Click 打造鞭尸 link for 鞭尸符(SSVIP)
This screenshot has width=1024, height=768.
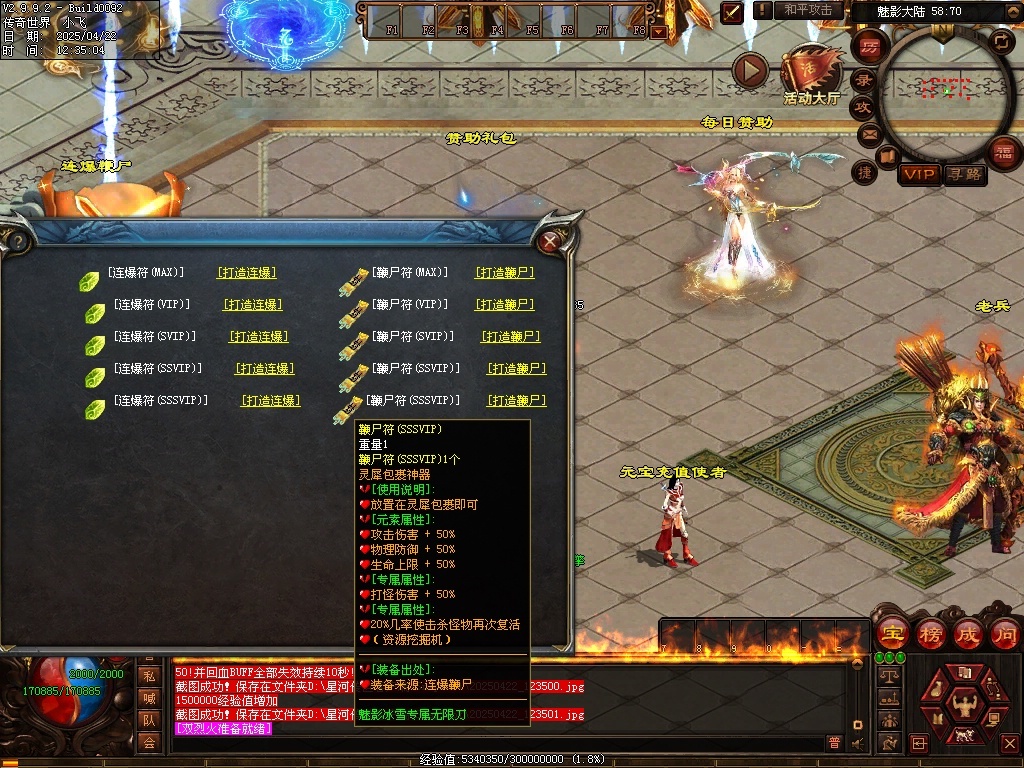pyautogui.click(x=516, y=368)
